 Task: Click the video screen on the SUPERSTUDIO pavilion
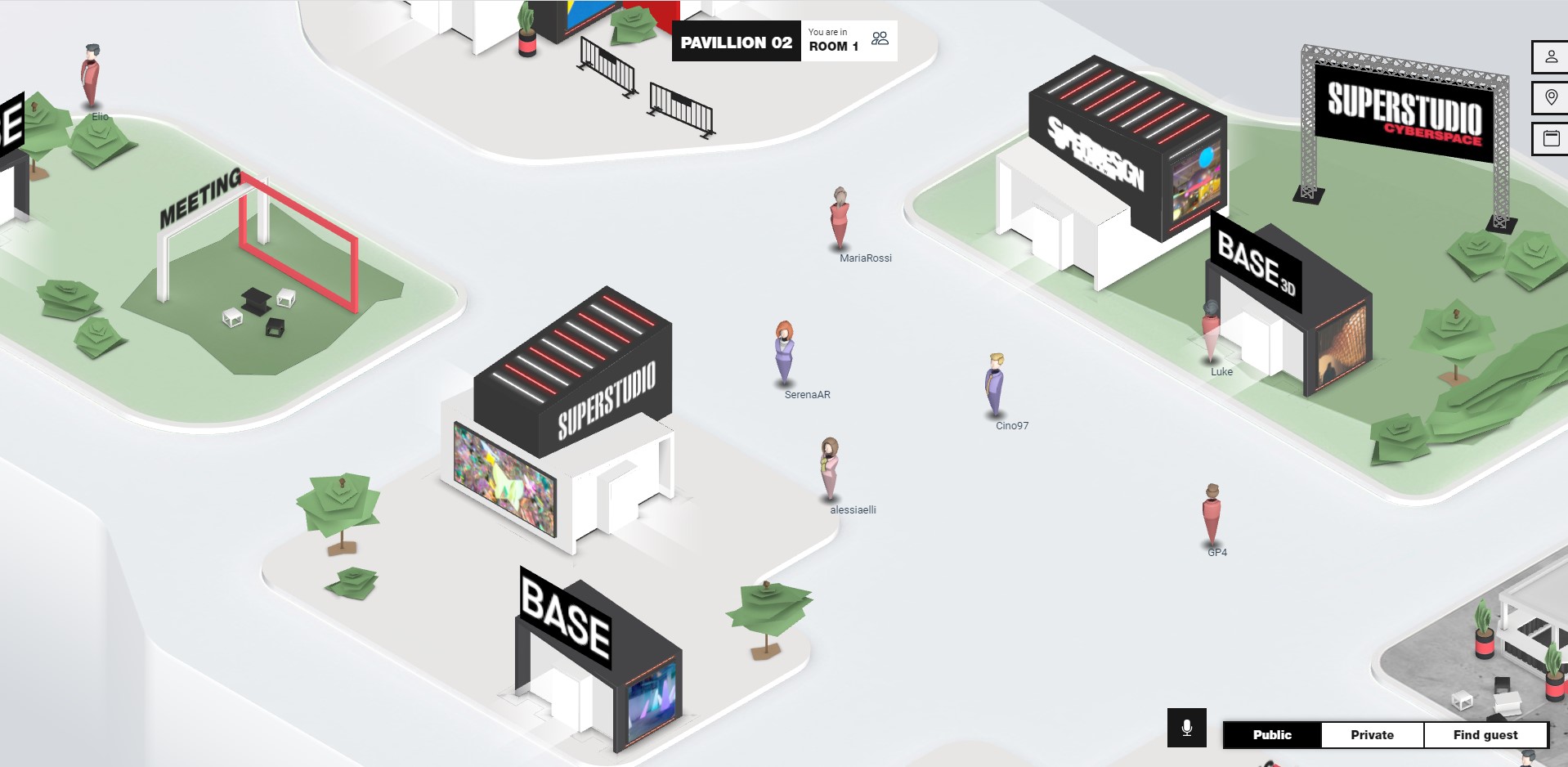click(x=504, y=478)
